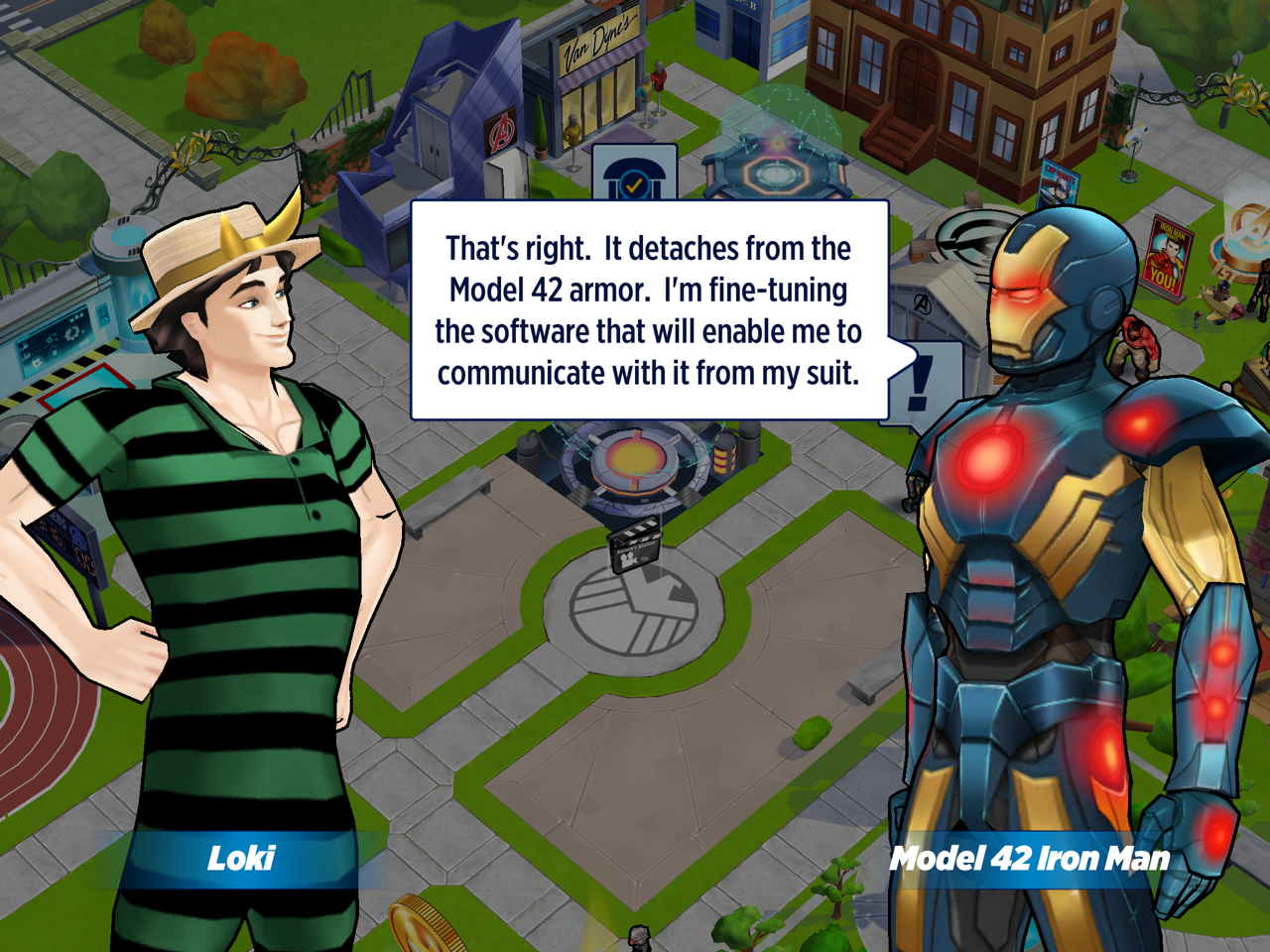Tap the phone checkmark mission marker
This screenshot has height=952, width=1270.
pyautogui.click(x=634, y=175)
